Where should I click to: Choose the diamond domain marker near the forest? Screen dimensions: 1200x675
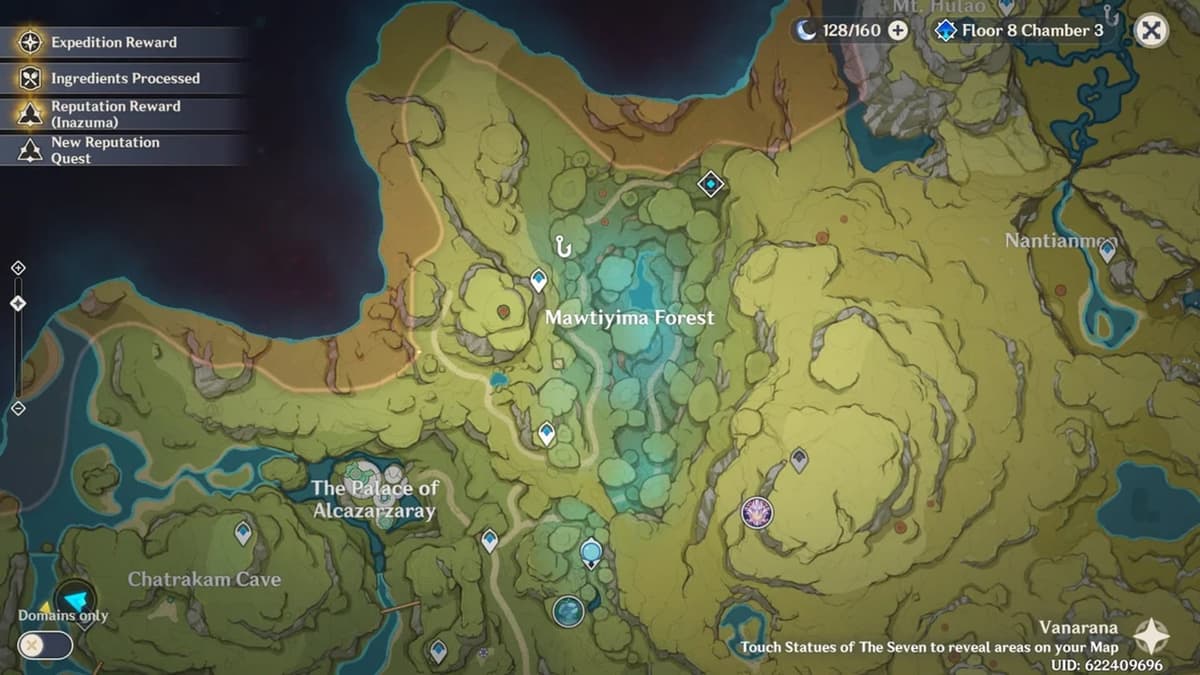[x=710, y=184]
